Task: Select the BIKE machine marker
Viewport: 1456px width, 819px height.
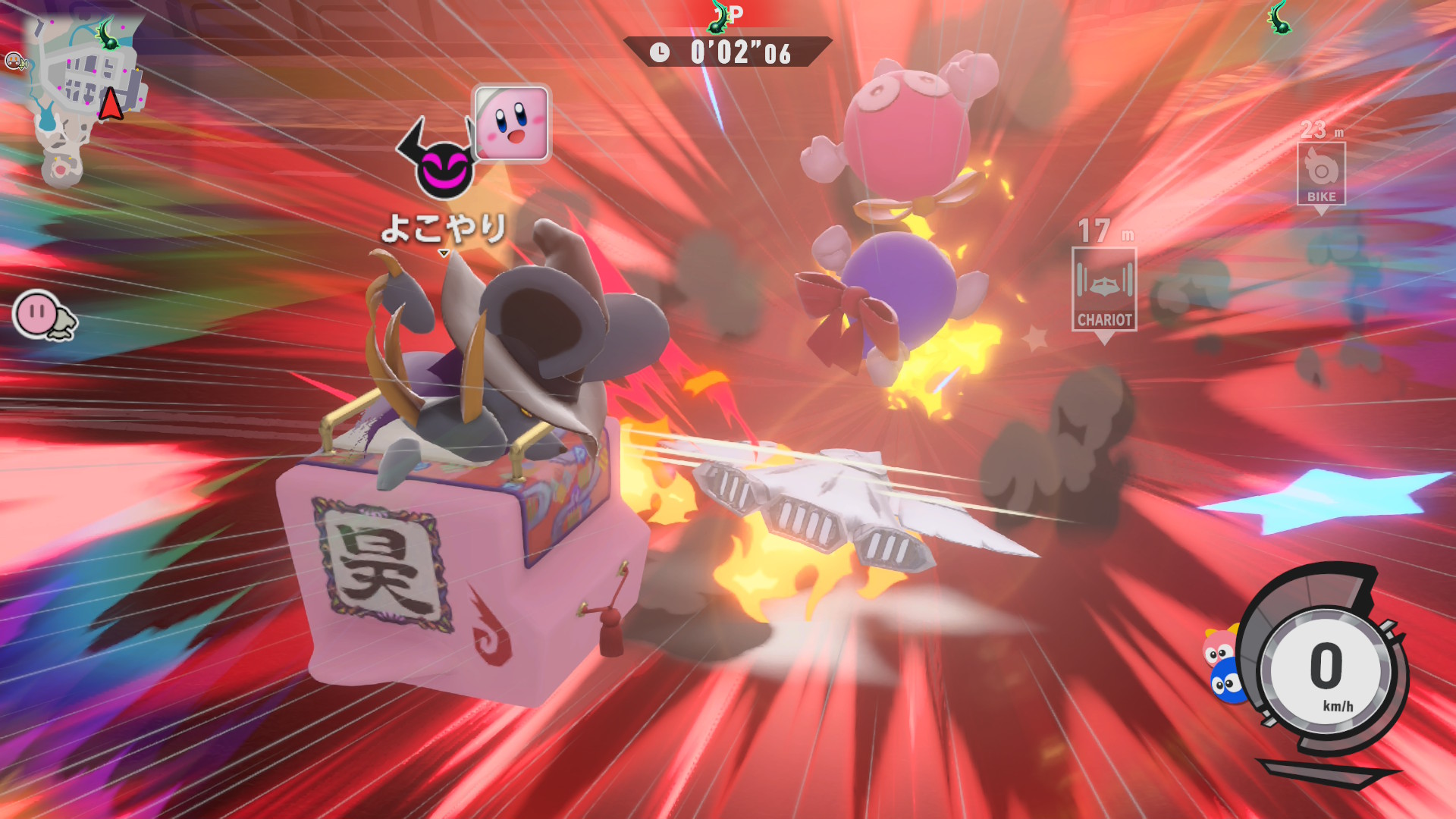Action: click(1321, 174)
